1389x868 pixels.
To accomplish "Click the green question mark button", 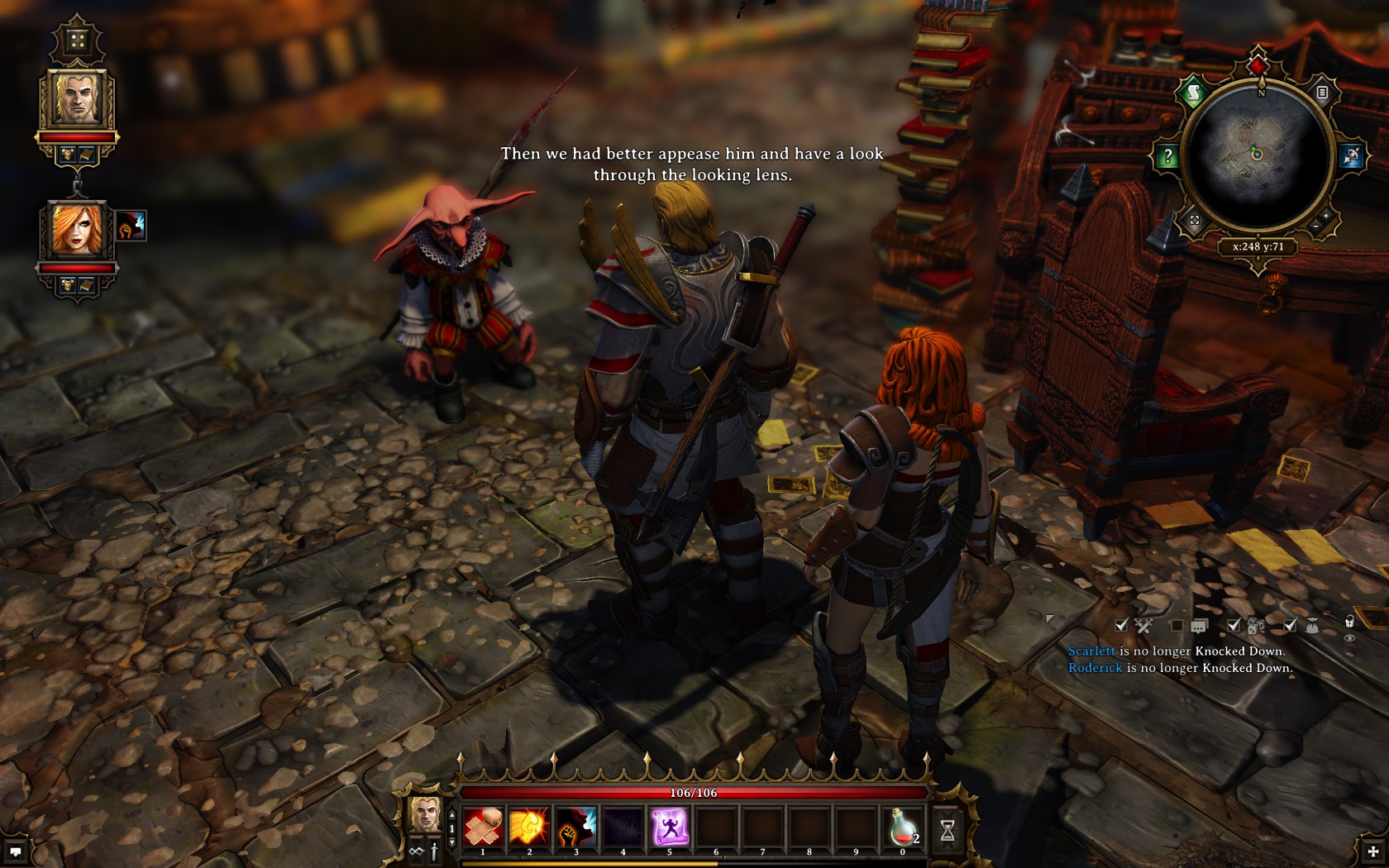I will 1167,155.
